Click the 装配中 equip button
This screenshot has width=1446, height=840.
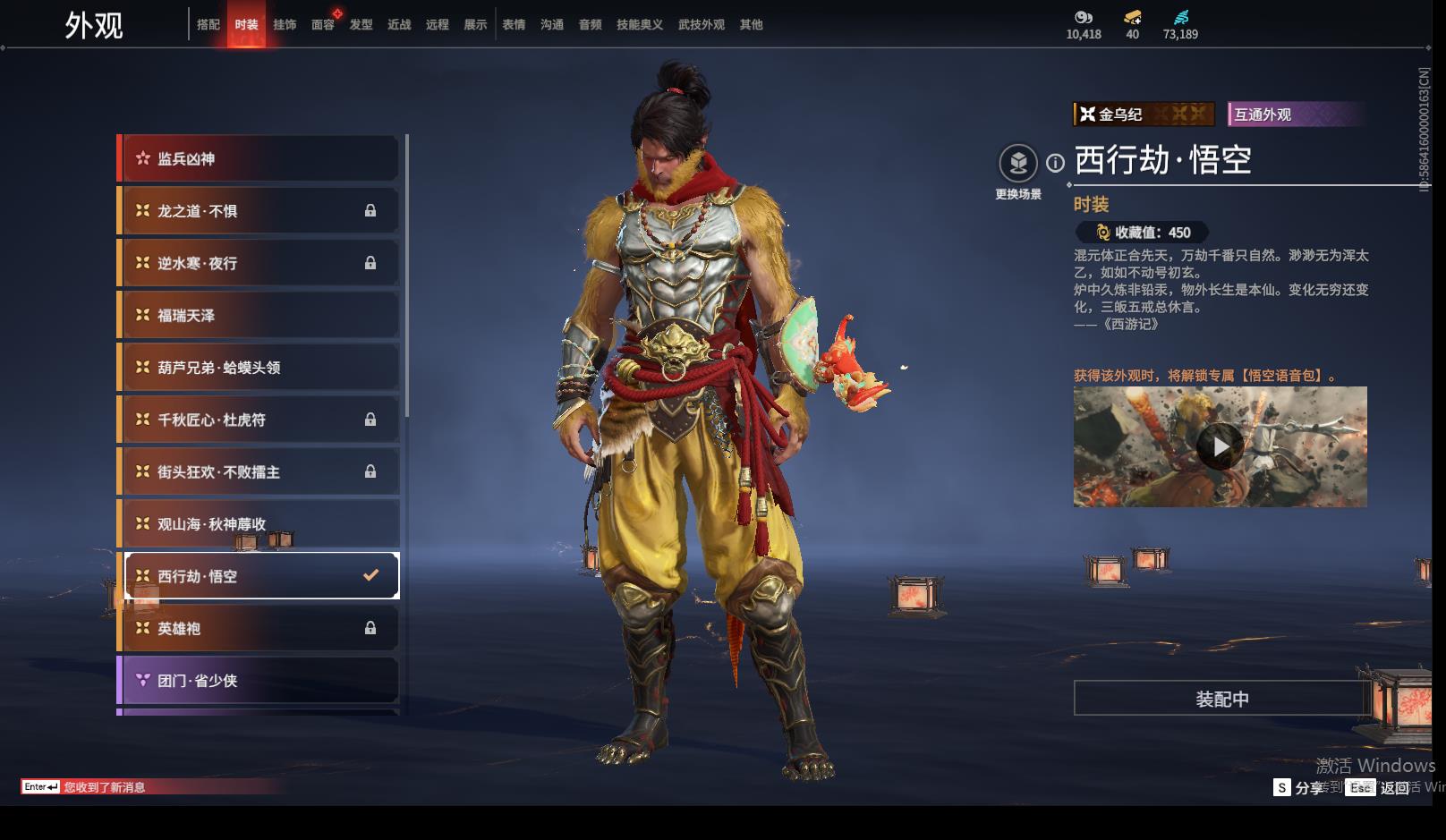[1221, 699]
